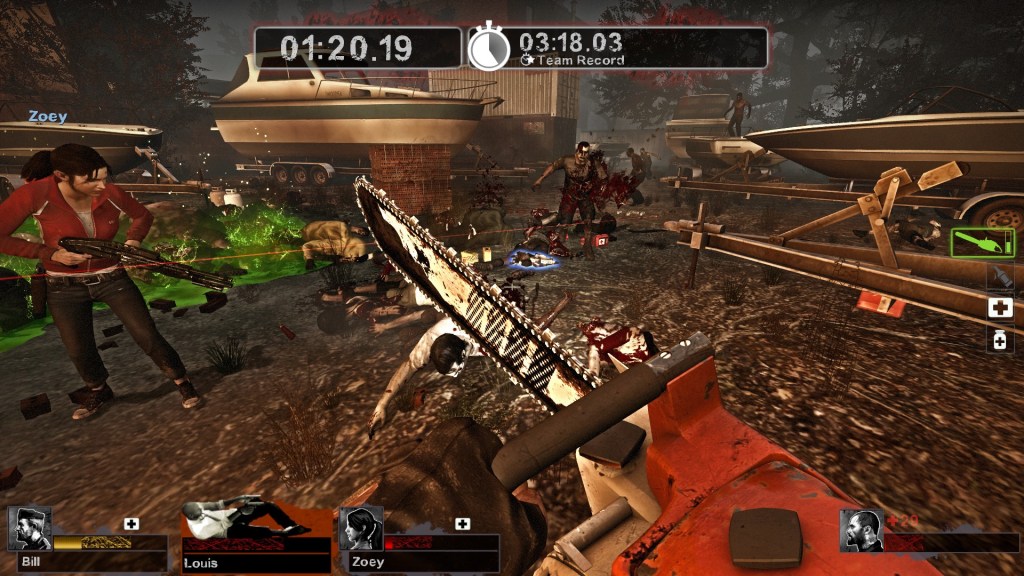1024x576 pixels.
Task: Select the molotov bottle slot
Action: [1000, 276]
